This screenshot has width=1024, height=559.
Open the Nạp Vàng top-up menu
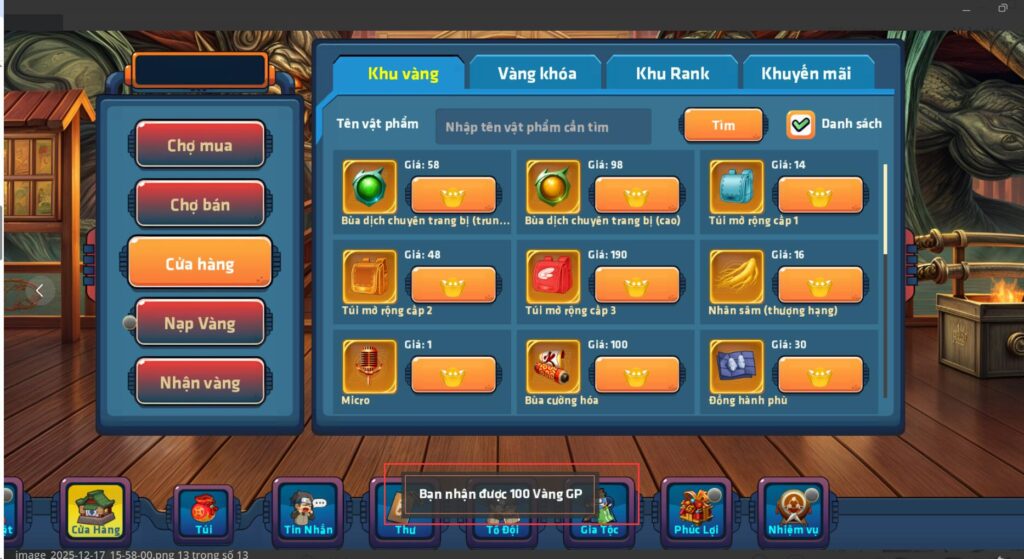click(200, 323)
